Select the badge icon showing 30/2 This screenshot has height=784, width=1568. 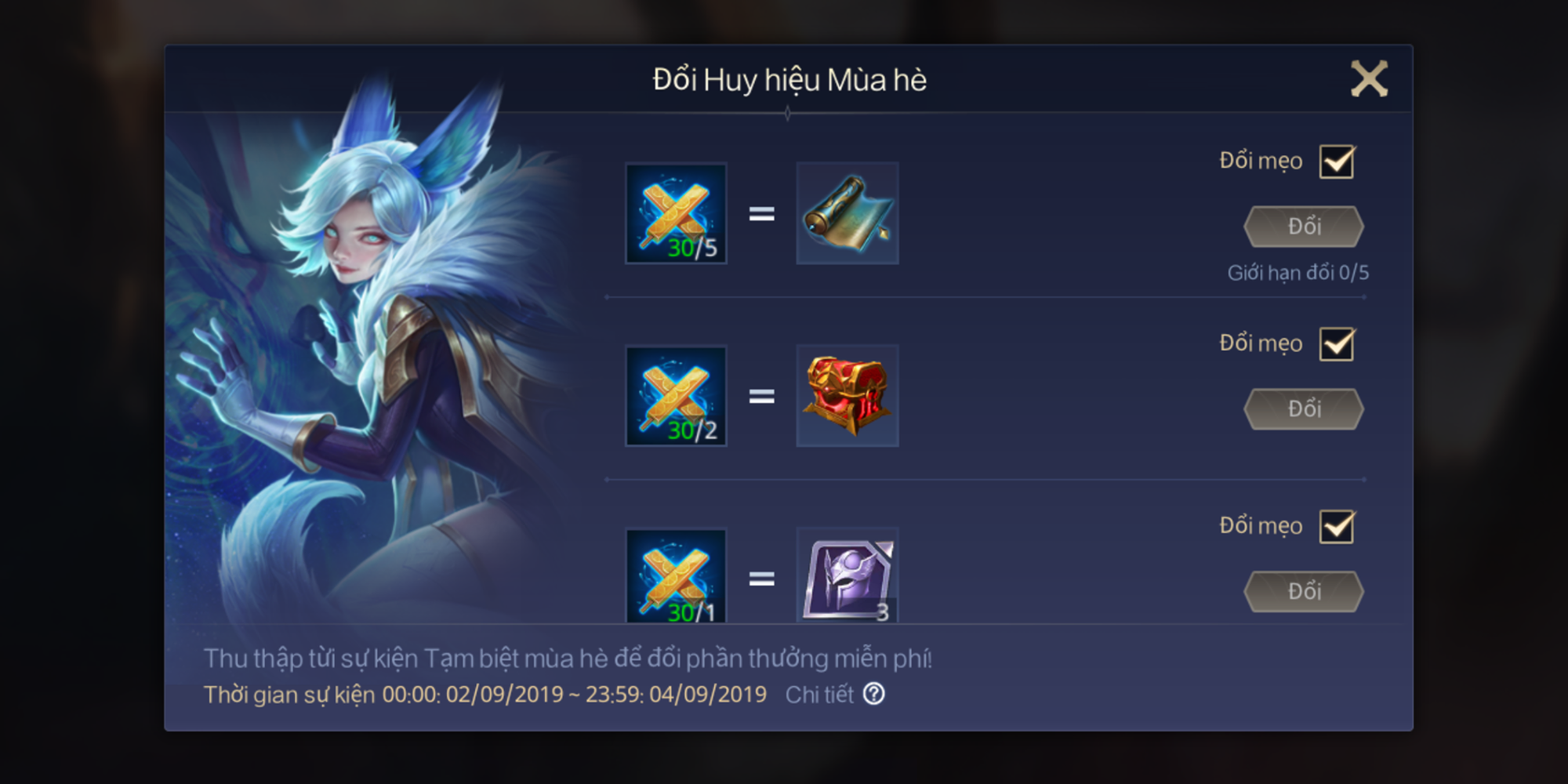676,396
